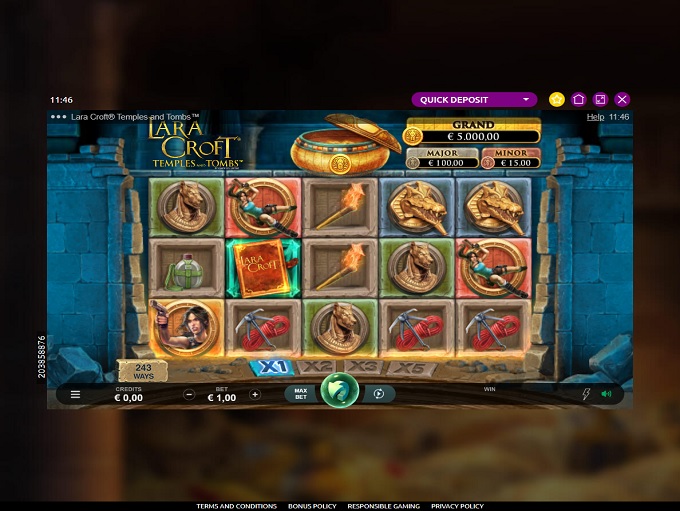
Task: Increase the bet with the plus button
Action: (255, 395)
